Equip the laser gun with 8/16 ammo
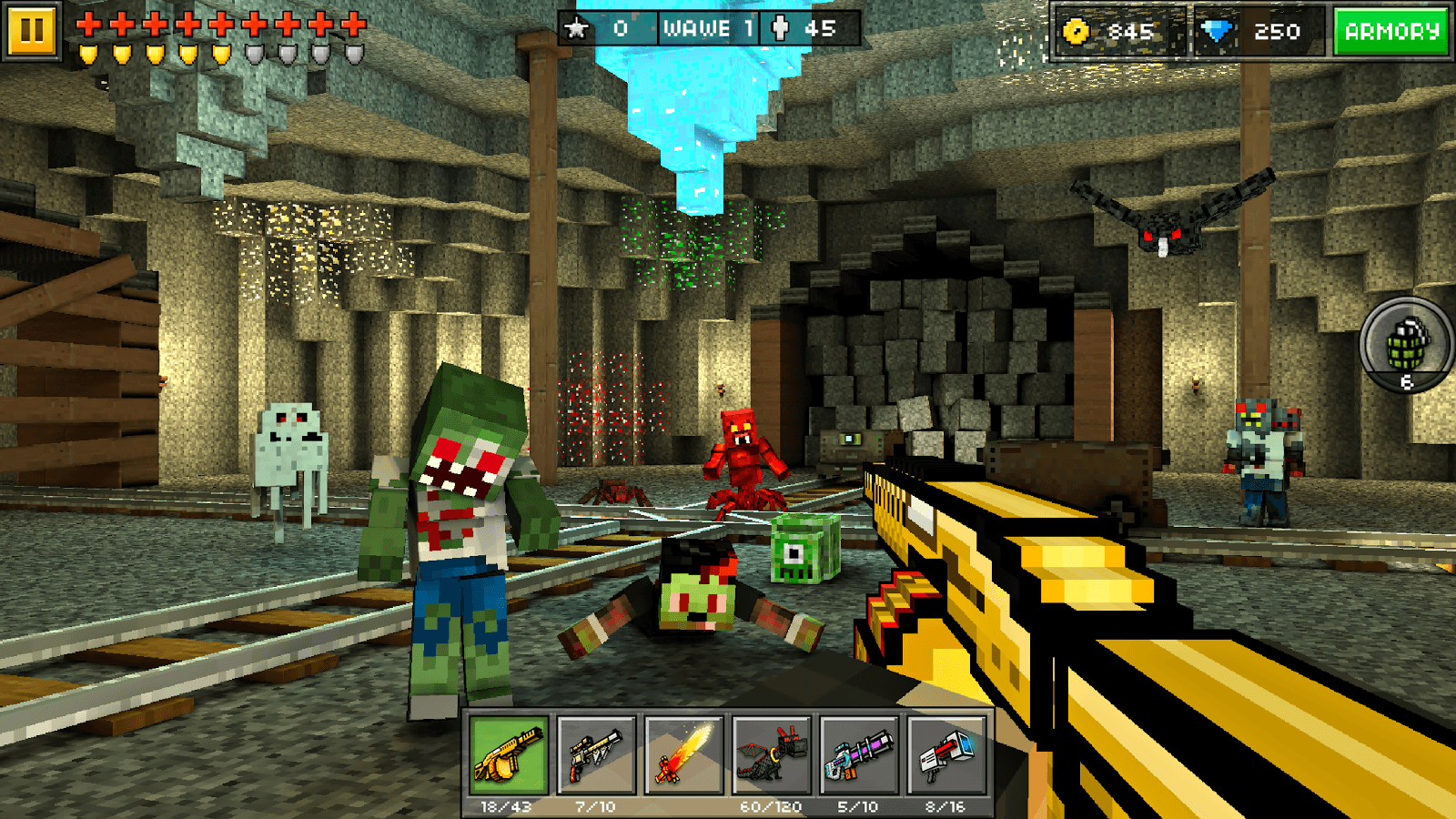Screen dimensions: 1456x819 (x=945, y=756)
